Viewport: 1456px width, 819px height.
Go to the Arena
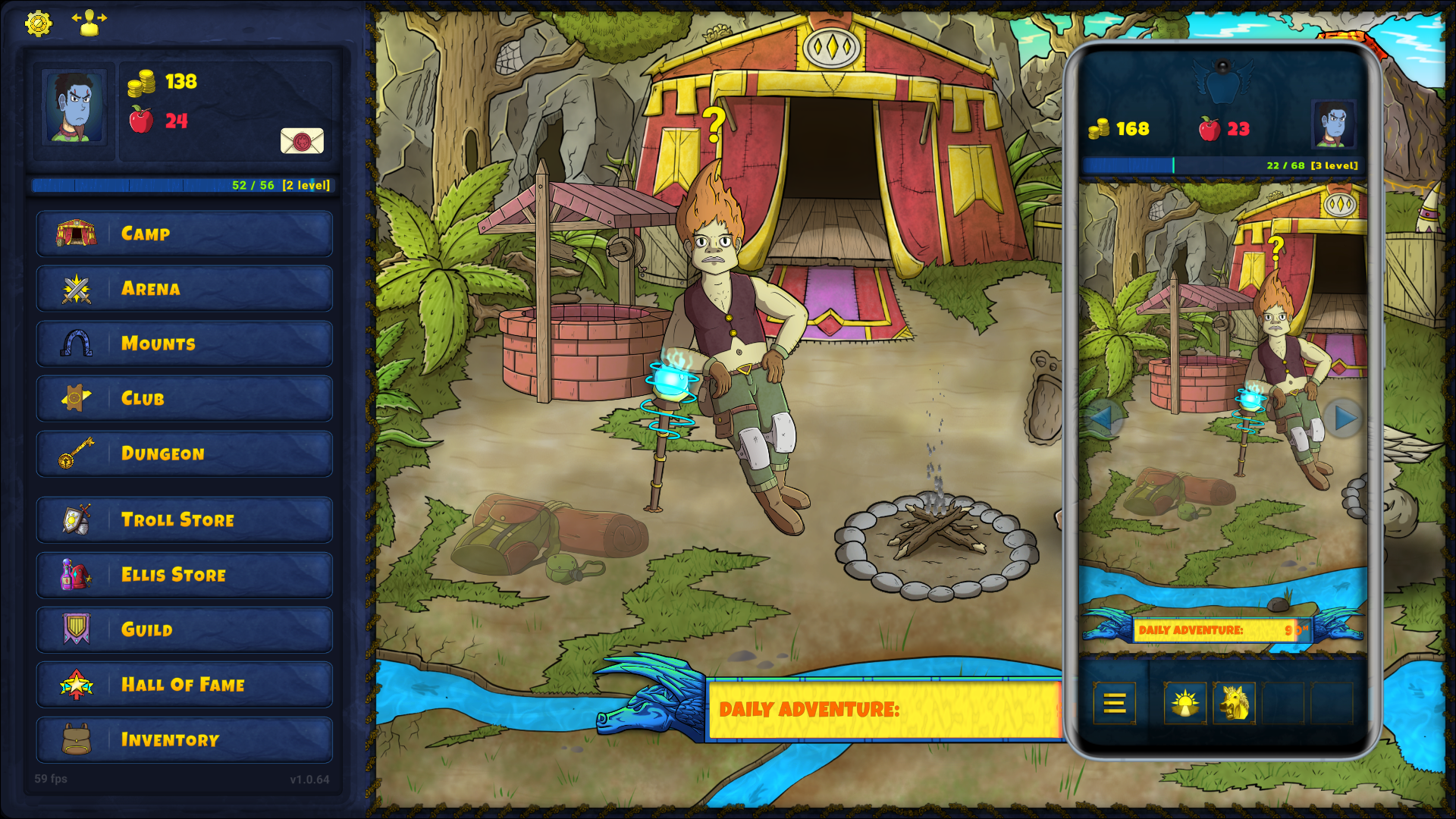click(184, 289)
